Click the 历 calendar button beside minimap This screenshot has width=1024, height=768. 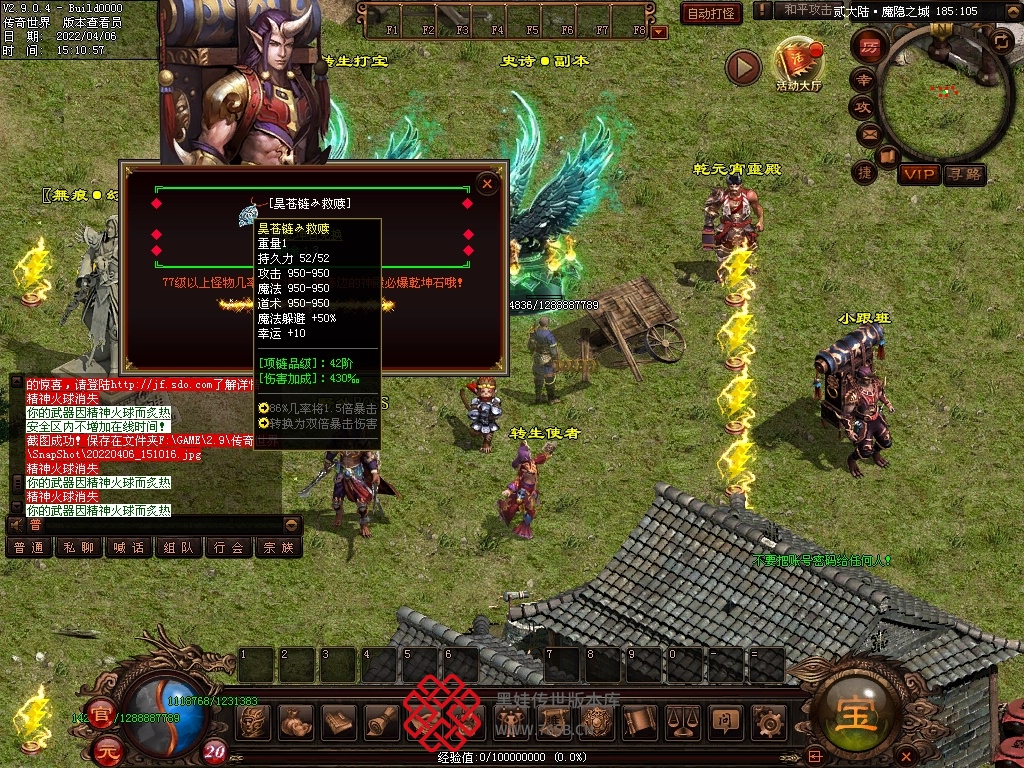tap(869, 45)
